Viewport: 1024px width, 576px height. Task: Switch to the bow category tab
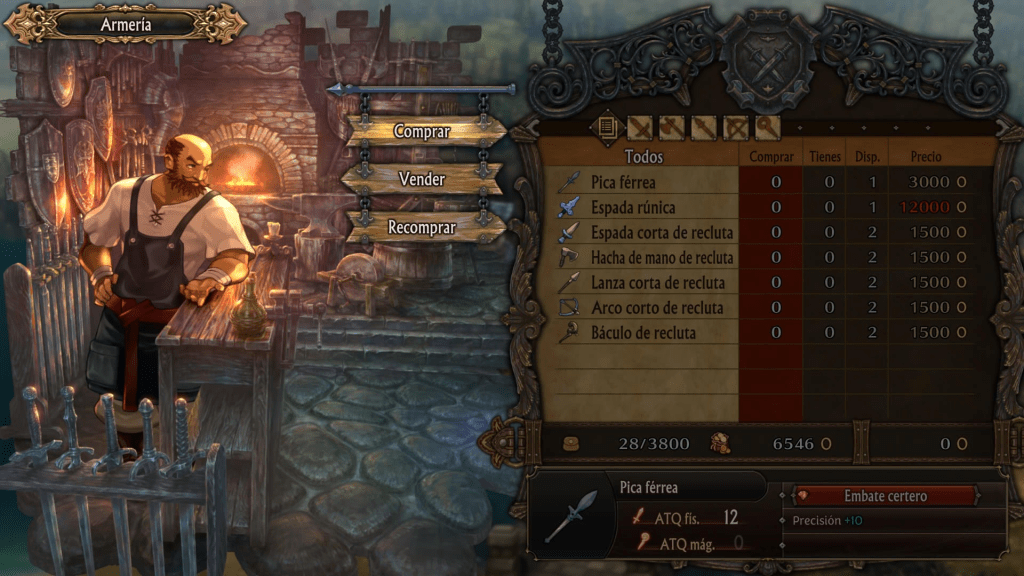click(x=736, y=127)
